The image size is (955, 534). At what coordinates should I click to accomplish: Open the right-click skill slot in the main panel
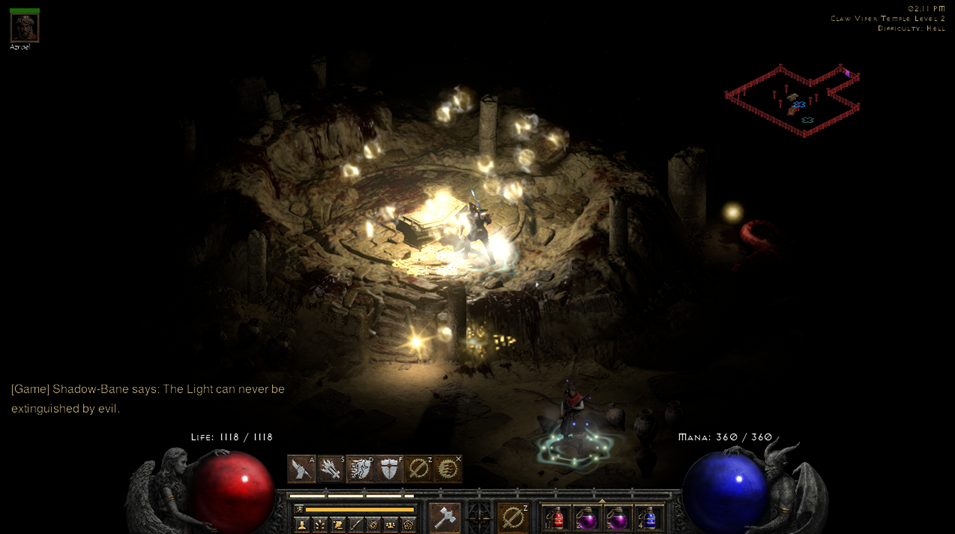pos(513,517)
